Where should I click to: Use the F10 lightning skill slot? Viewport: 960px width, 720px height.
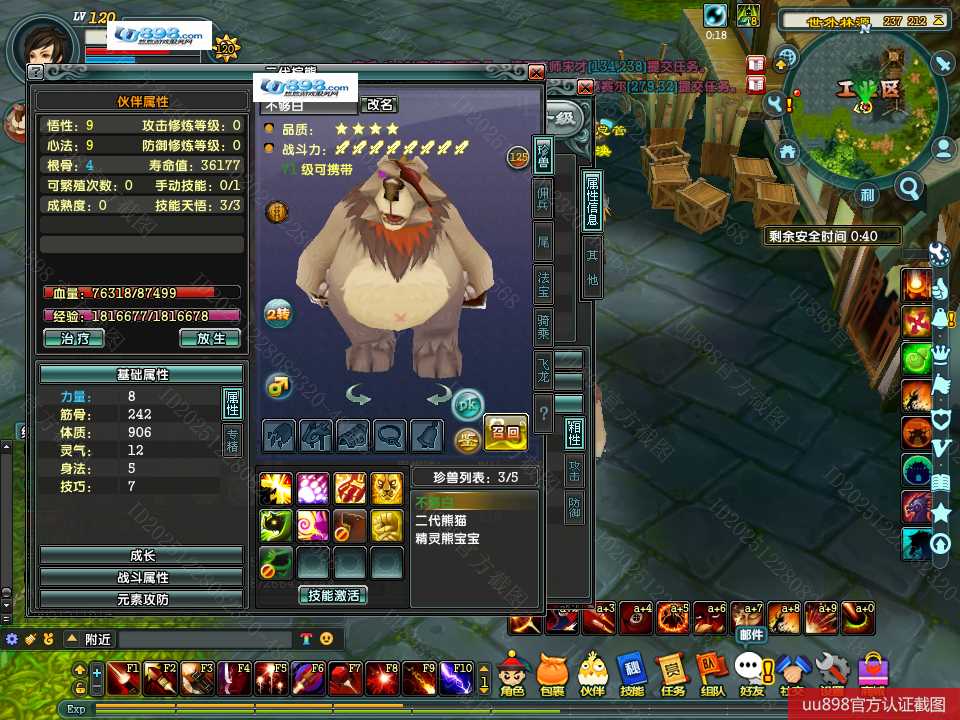point(458,678)
